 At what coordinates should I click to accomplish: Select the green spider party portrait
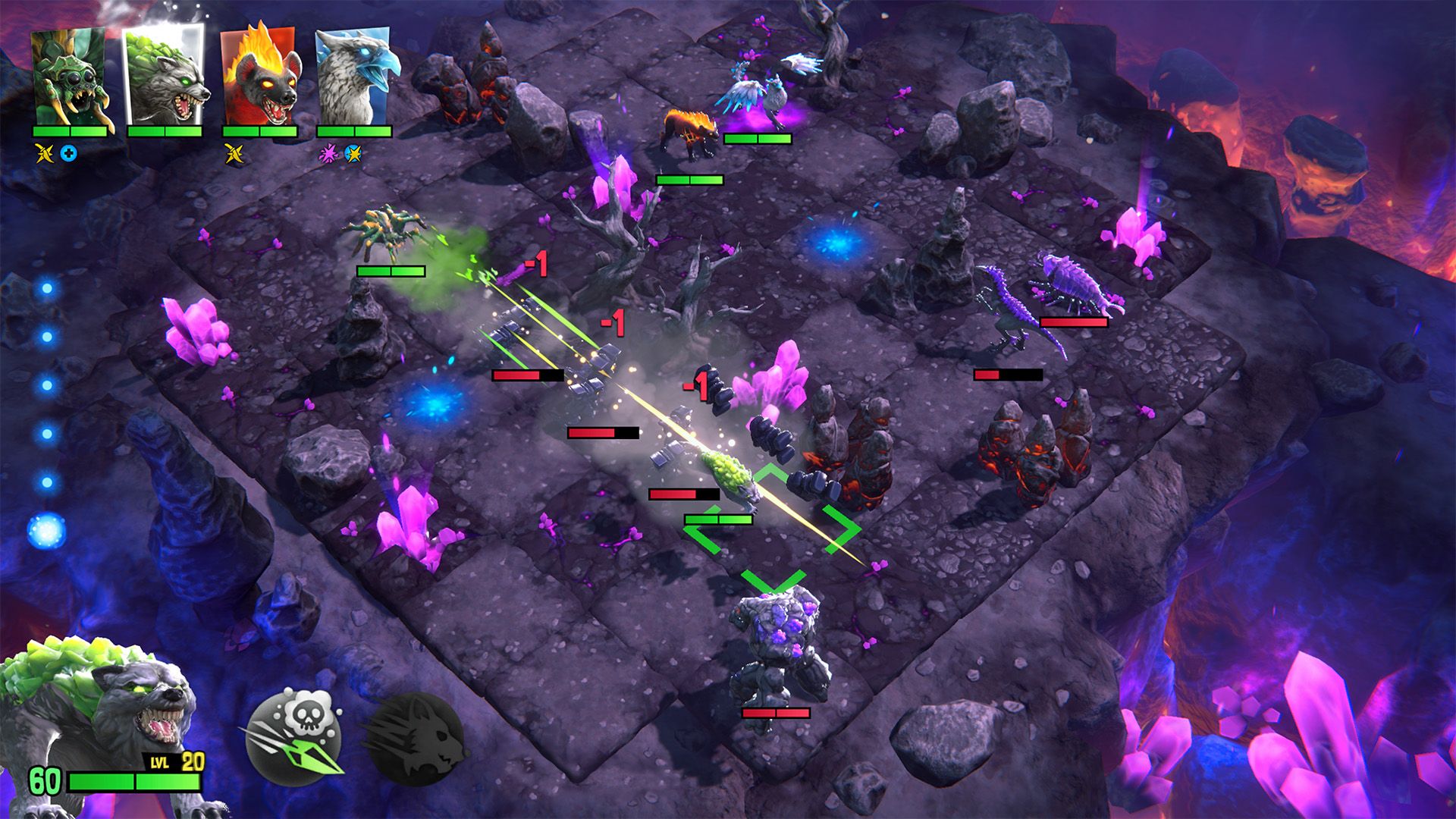[69, 77]
